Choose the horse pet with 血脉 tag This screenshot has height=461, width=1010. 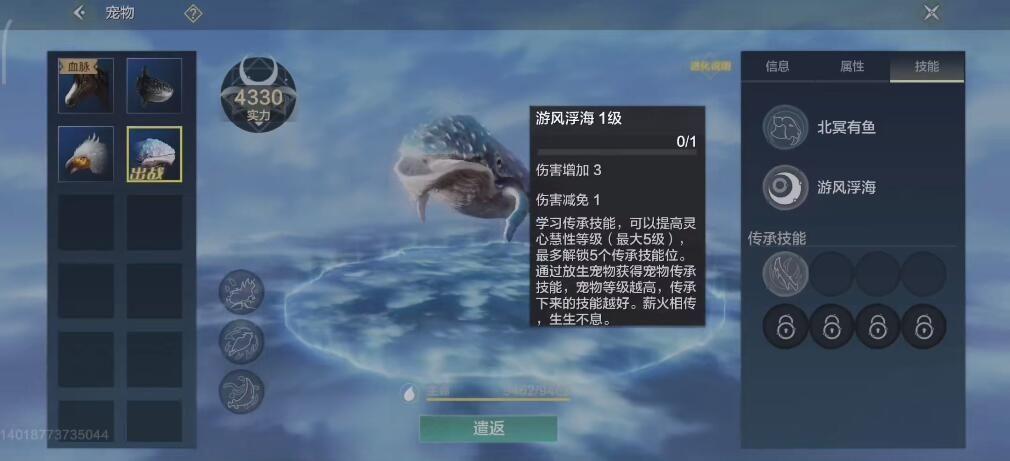(85, 86)
